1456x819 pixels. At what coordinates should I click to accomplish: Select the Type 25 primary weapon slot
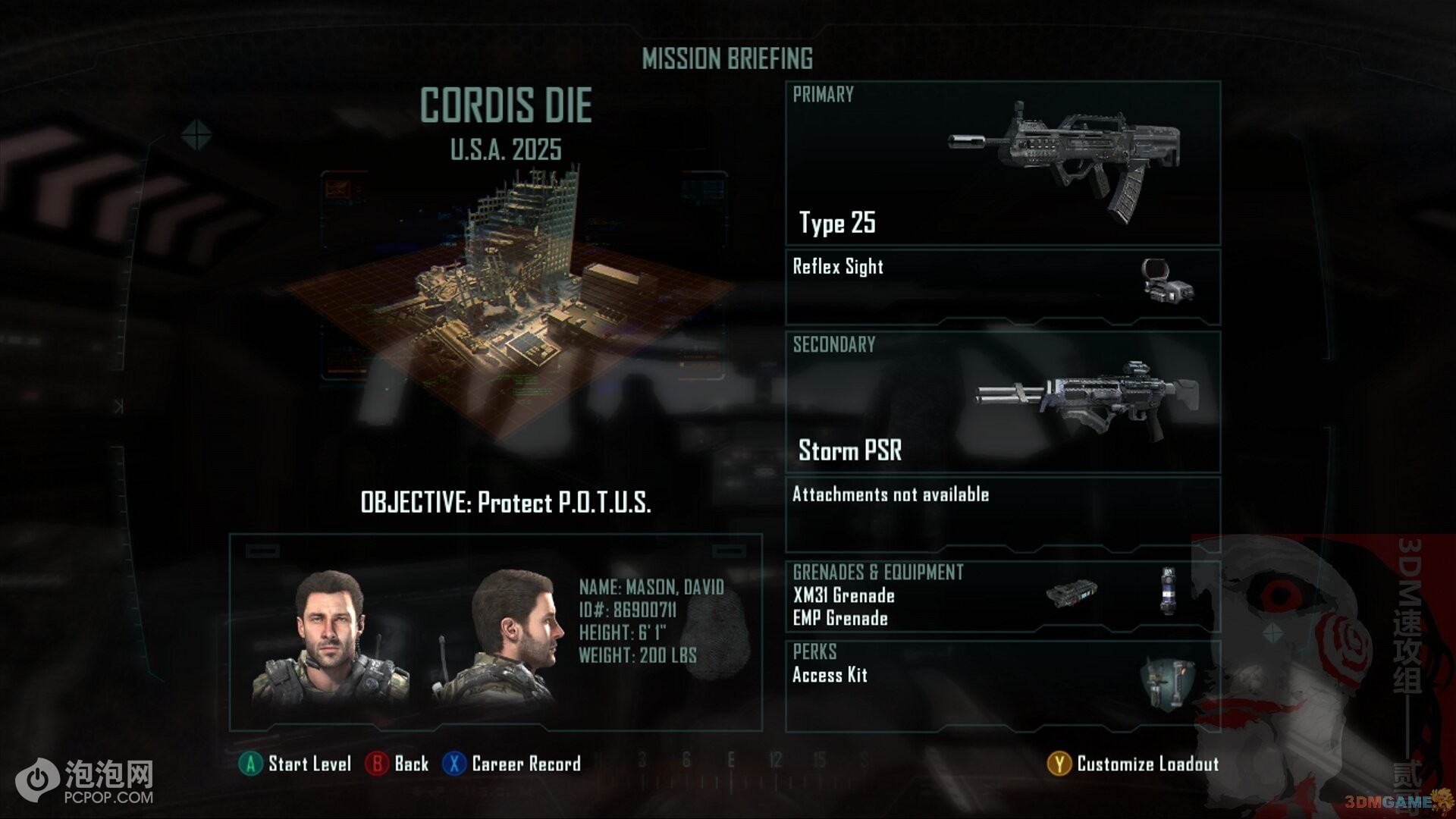1003,163
